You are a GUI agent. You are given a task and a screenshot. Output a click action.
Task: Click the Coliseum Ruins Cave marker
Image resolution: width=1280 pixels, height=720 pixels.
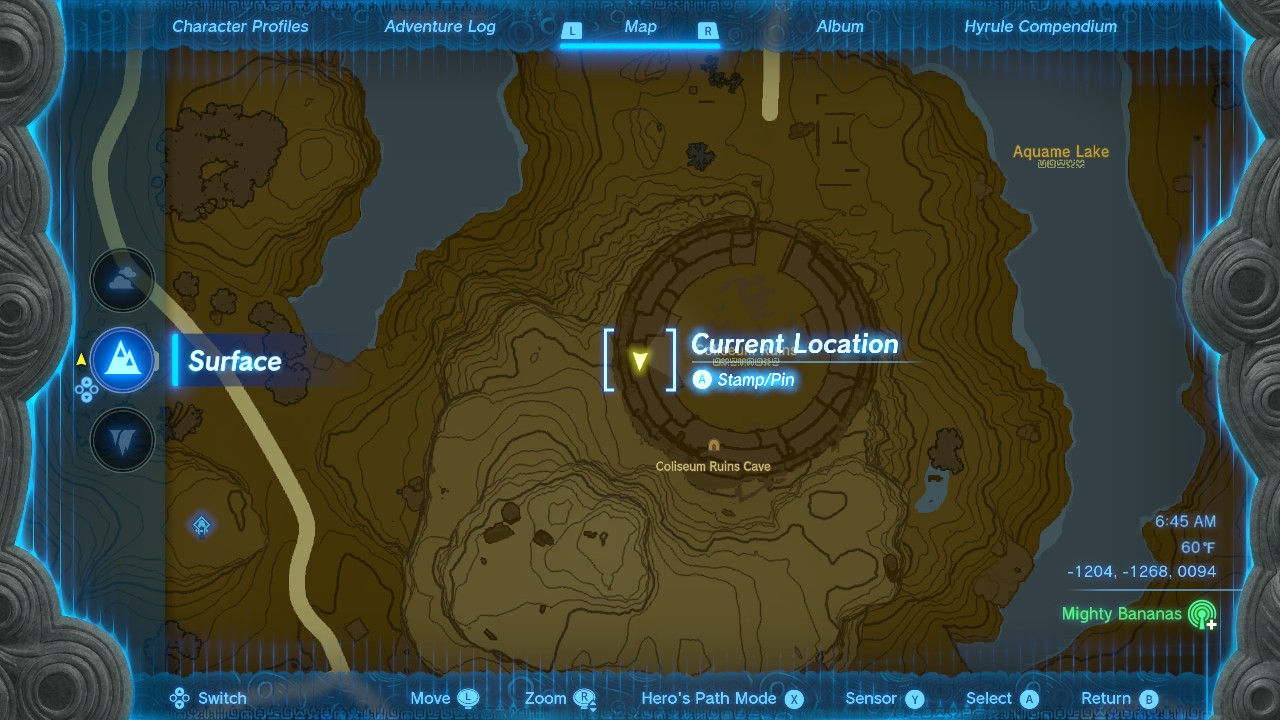(x=713, y=446)
